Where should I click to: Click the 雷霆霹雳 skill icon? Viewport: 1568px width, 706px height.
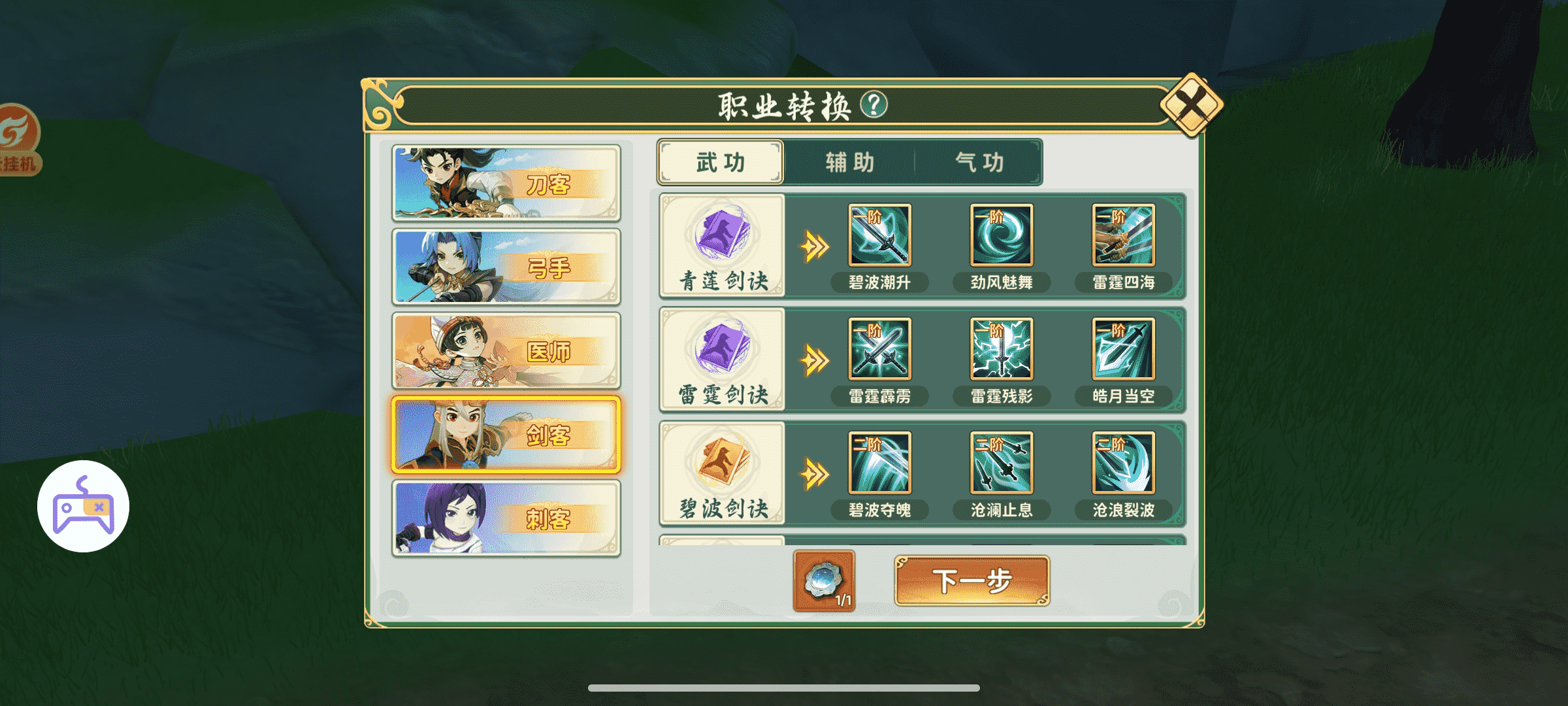(x=879, y=351)
